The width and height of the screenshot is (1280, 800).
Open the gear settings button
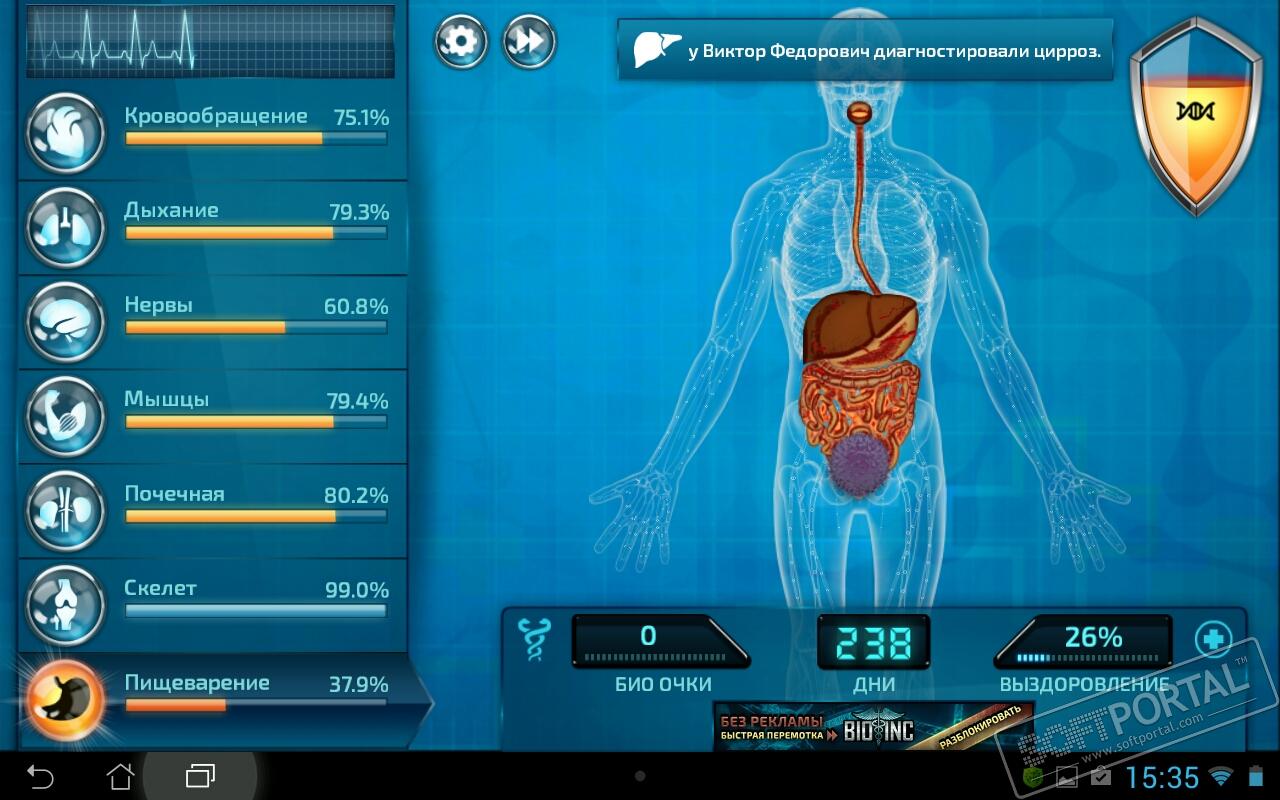click(x=460, y=42)
